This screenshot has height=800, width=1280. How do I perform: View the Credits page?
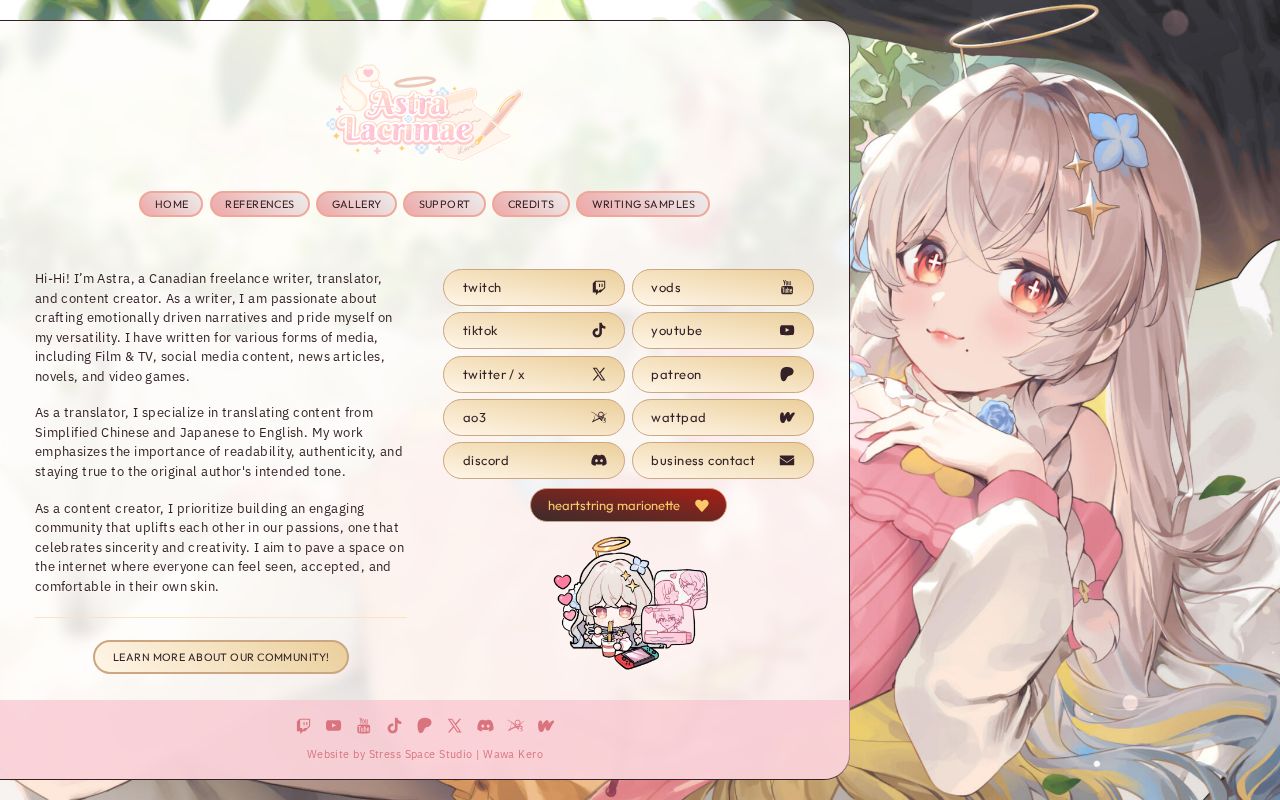[530, 204]
